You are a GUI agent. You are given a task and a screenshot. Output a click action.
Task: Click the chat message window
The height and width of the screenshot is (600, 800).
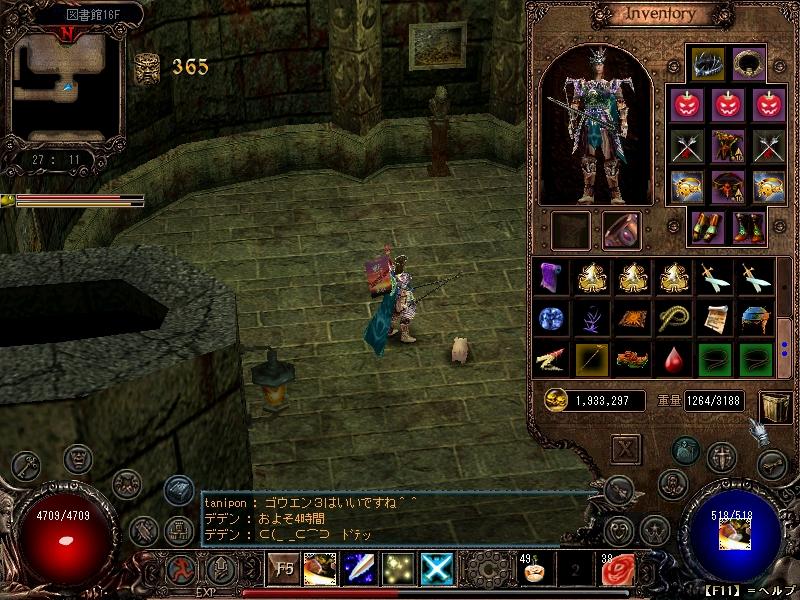390,519
